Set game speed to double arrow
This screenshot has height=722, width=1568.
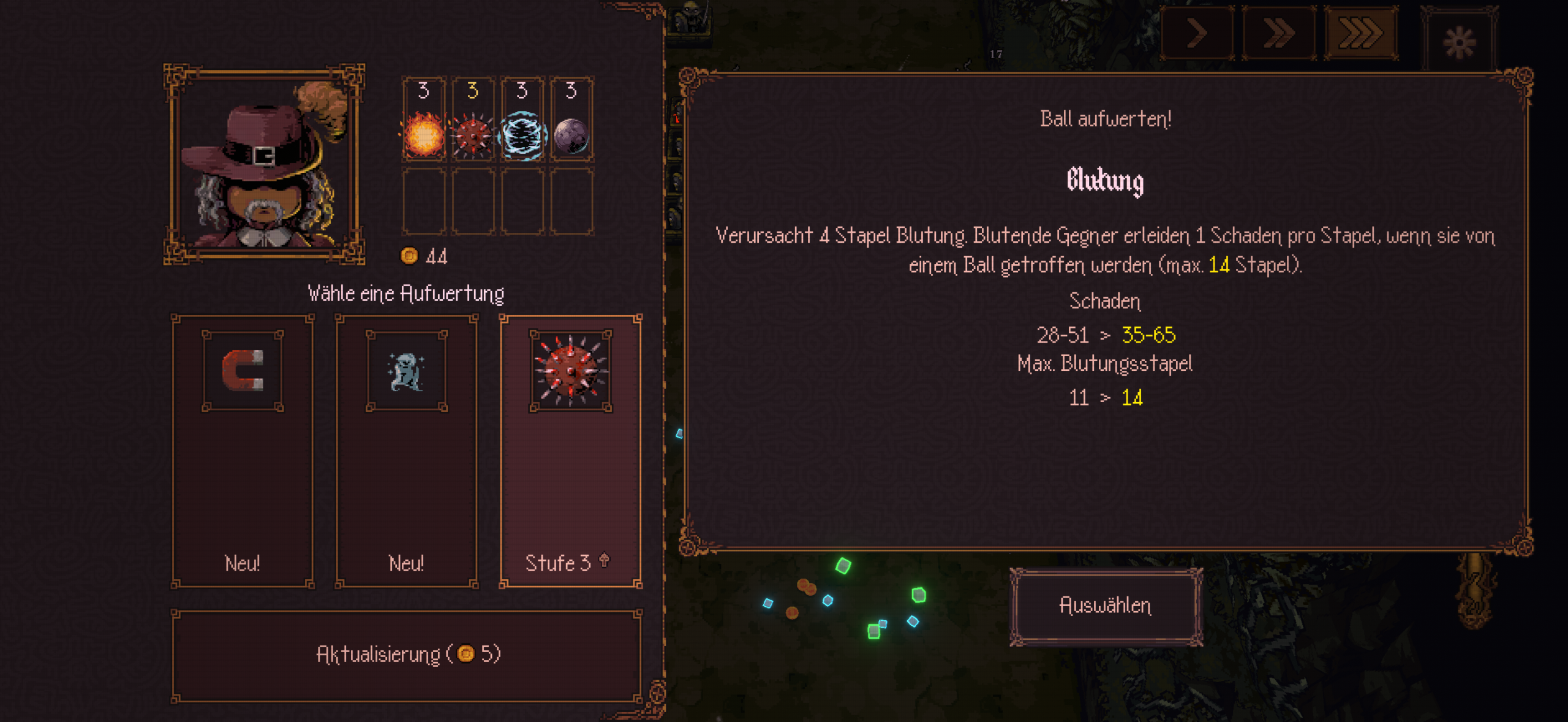click(1279, 33)
